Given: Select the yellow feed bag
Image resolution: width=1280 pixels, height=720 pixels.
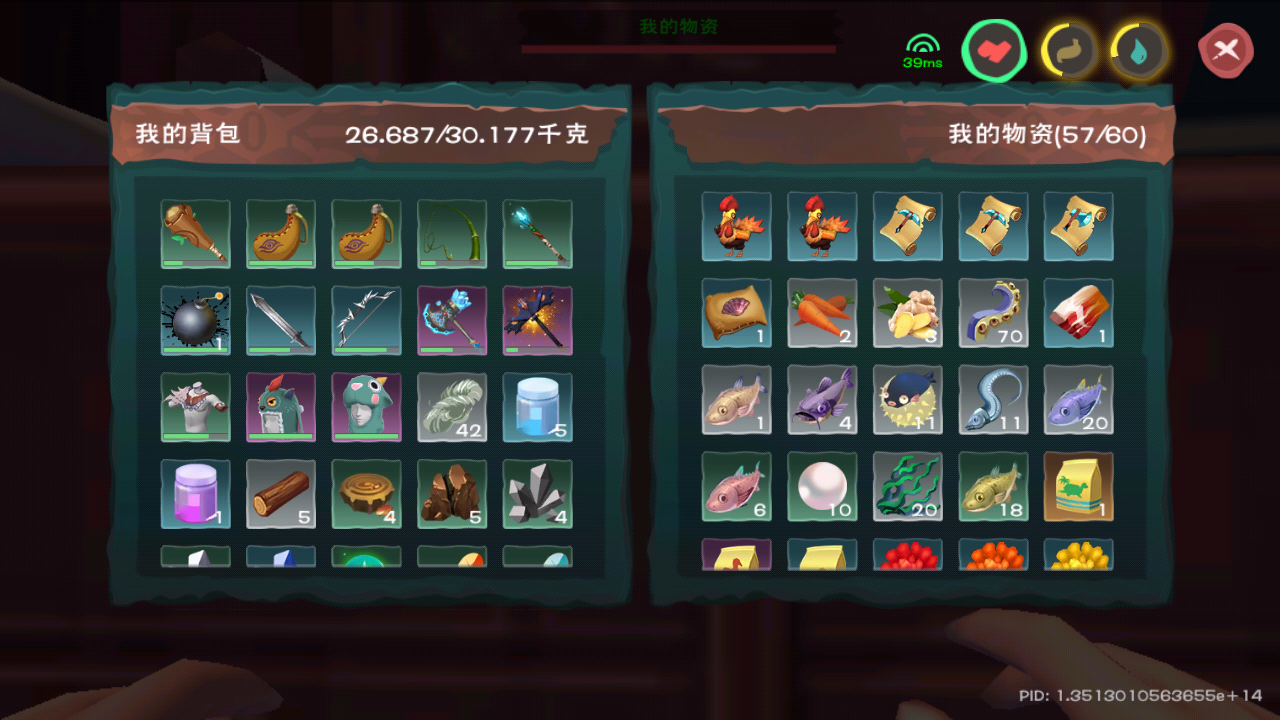Looking at the screenshot, I should tap(1078, 485).
